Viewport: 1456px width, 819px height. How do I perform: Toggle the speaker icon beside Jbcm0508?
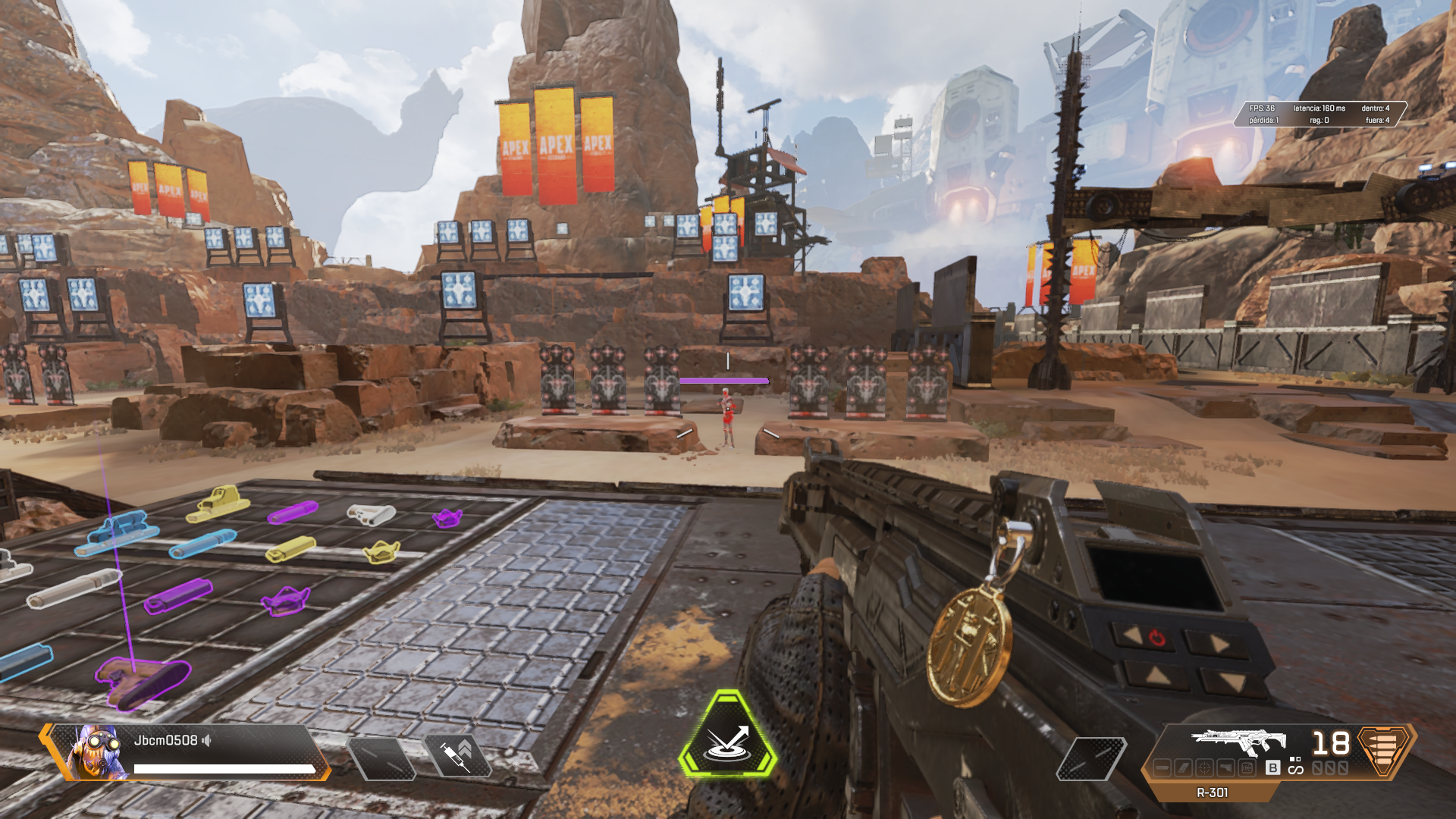[x=206, y=740]
